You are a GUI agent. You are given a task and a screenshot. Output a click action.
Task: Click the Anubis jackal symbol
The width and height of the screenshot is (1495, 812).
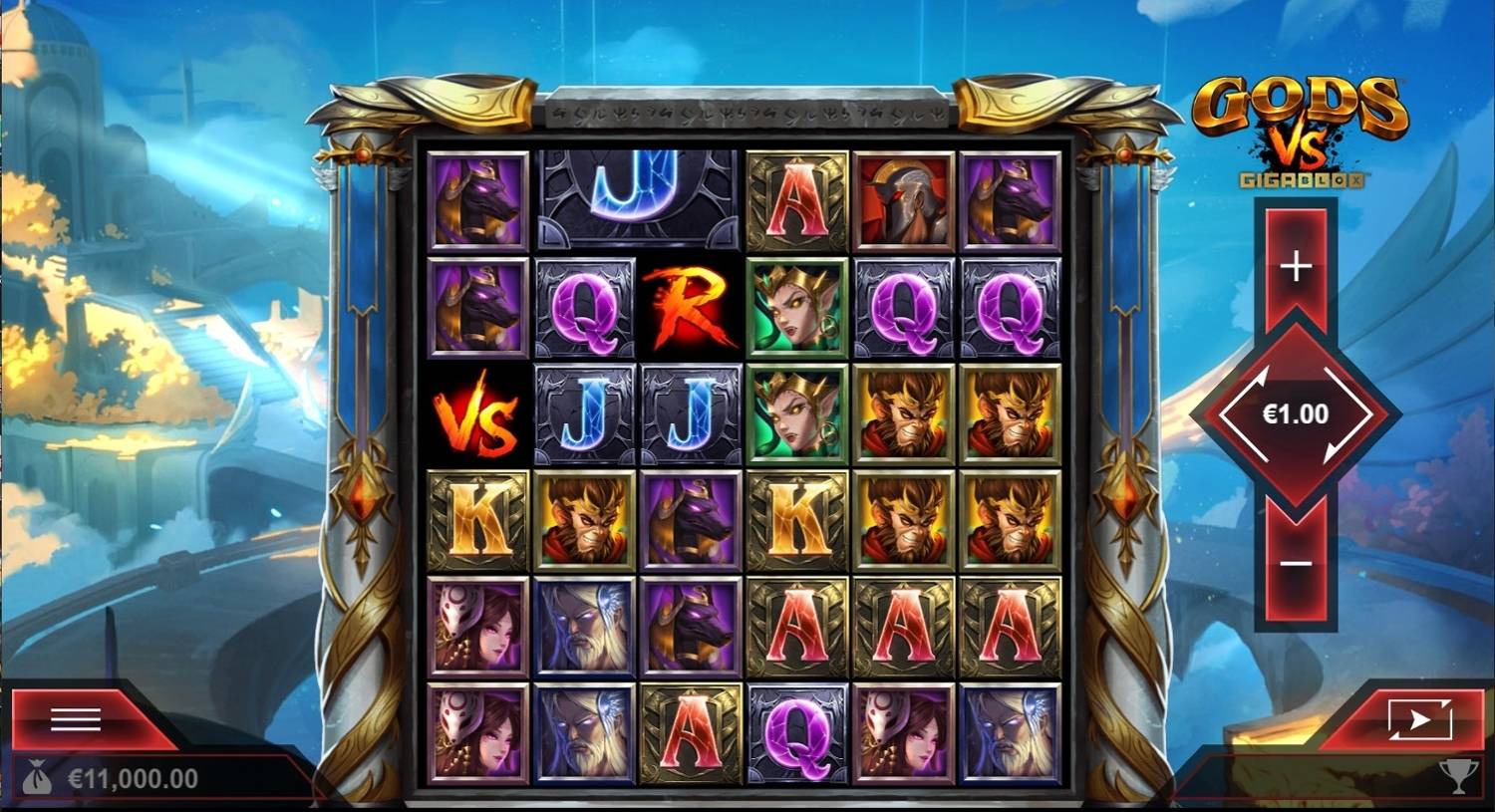tap(476, 198)
